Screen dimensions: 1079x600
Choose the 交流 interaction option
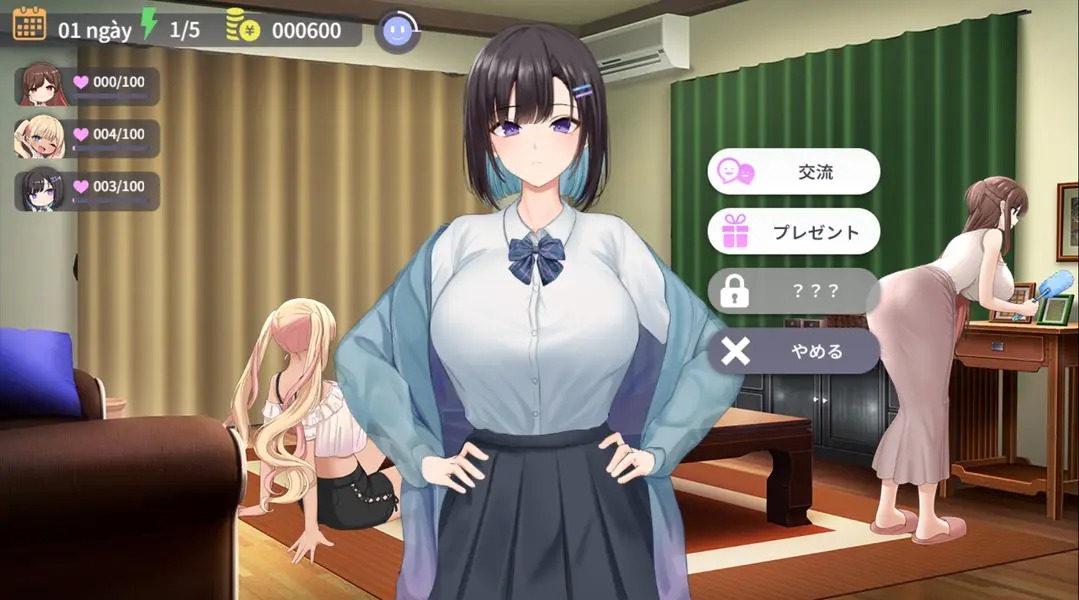pyautogui.click(x=794, y=172)
